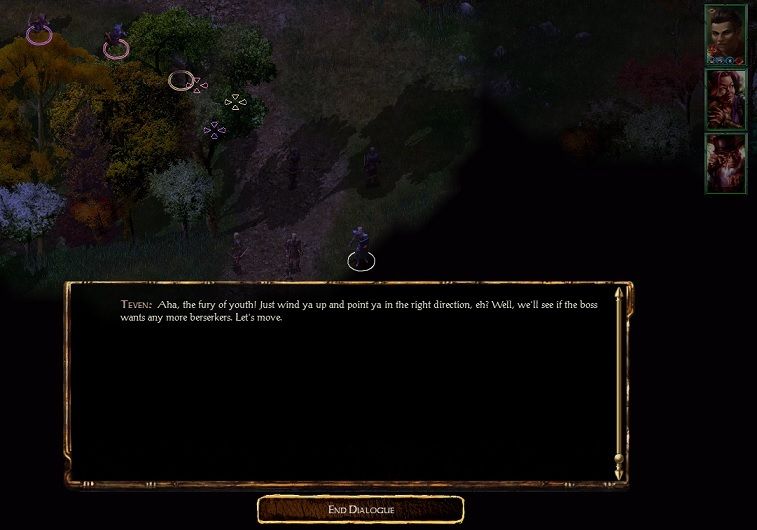
Task: Select the red-haired woman's party portrait
Action: (x=724, y=99)
